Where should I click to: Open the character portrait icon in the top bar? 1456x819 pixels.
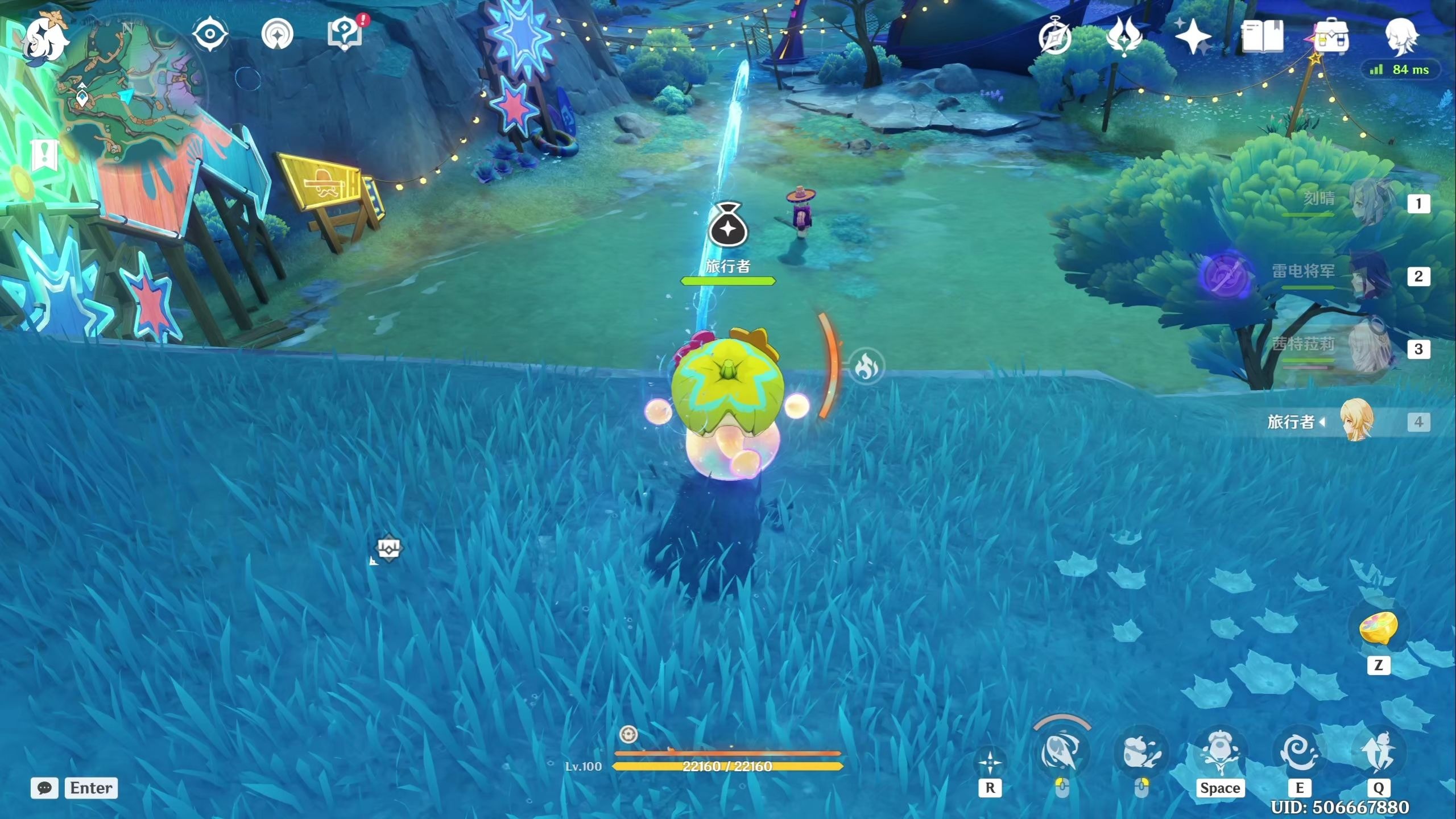coord(1402,36)
